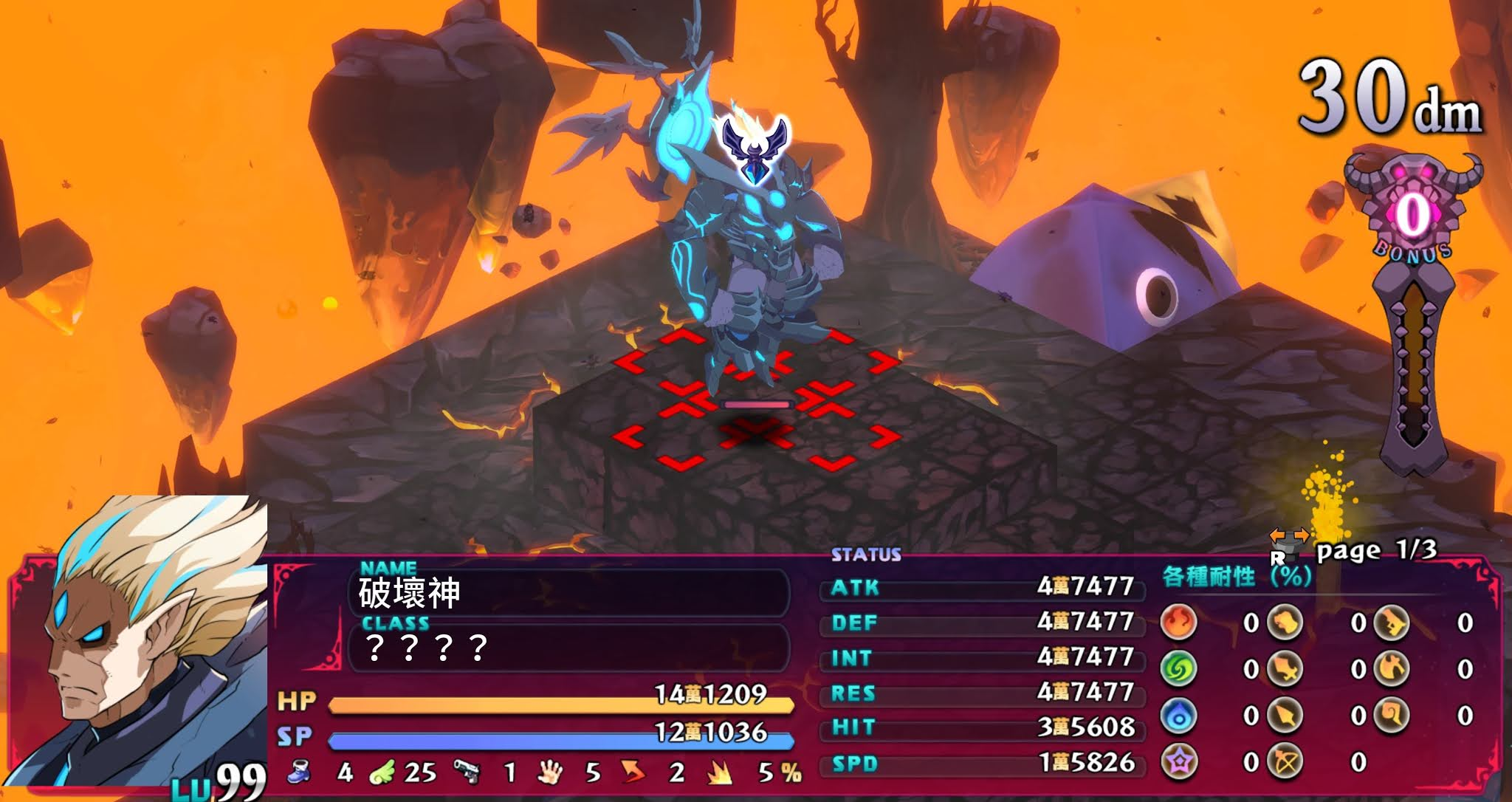Select the blue boot movement icon
This screenshot has width=1512, height=802.
(x=298, y=772)
